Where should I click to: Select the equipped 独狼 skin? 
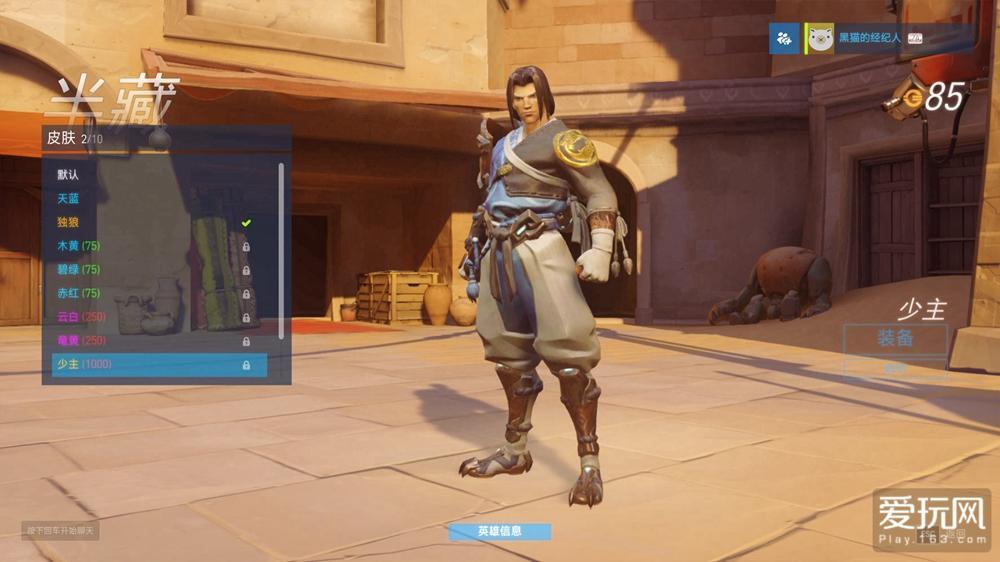(x=69, y=222)
